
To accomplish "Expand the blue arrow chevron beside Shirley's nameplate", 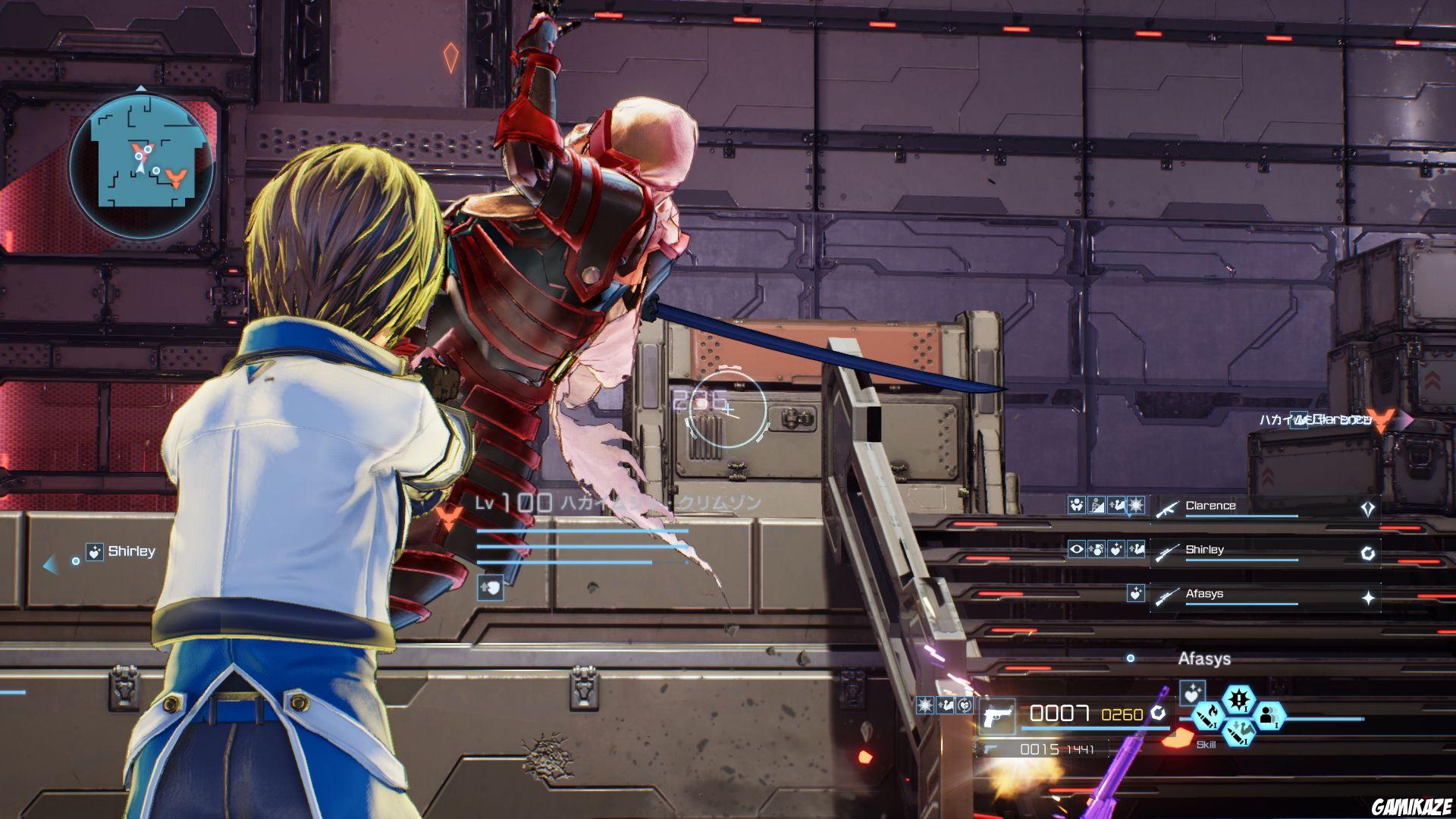I will (49, 562).
